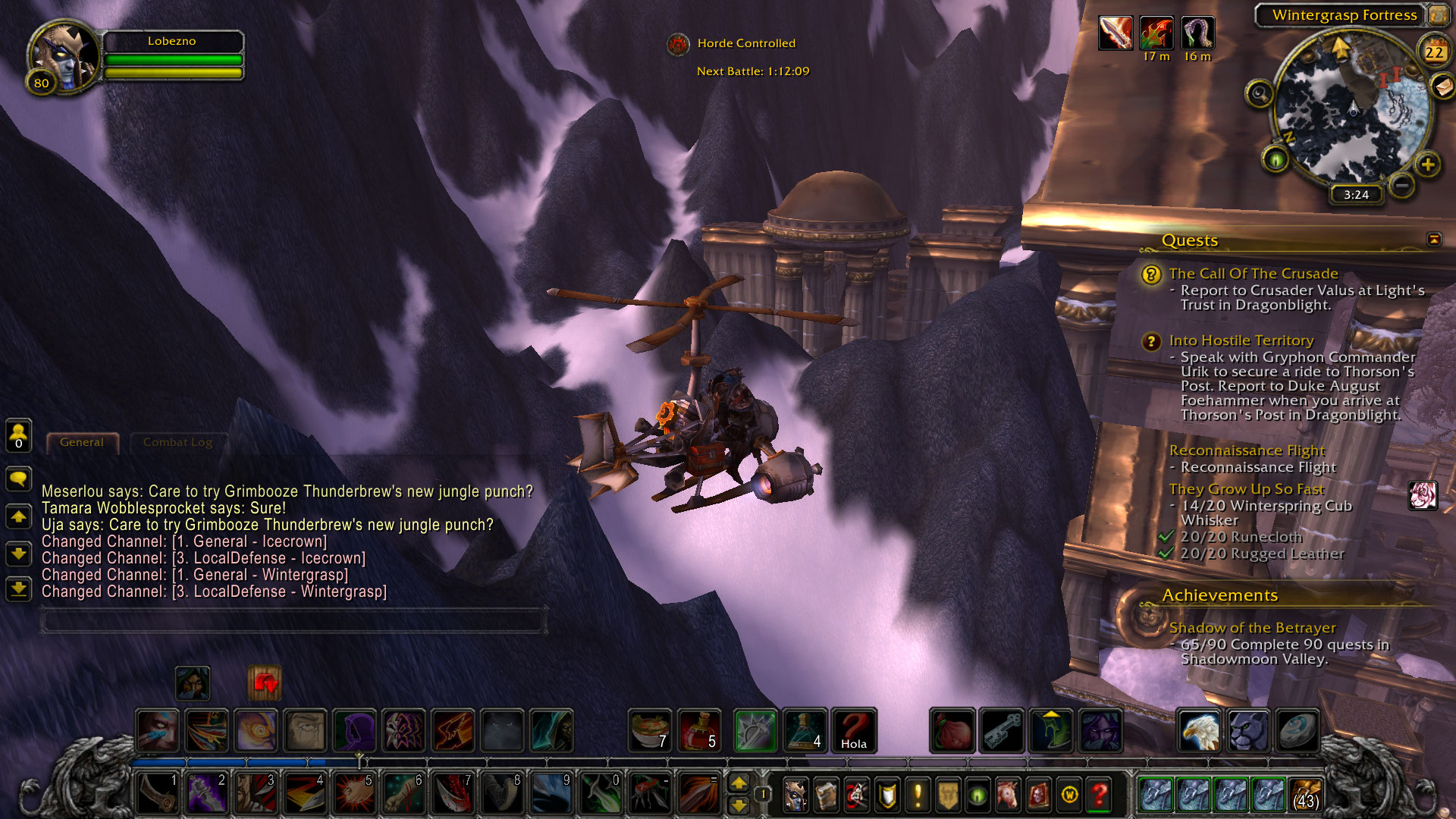1456x819 pixels.
Task: Open the main backpack showing 43 free slots
Action: [x=1304, y=795]
